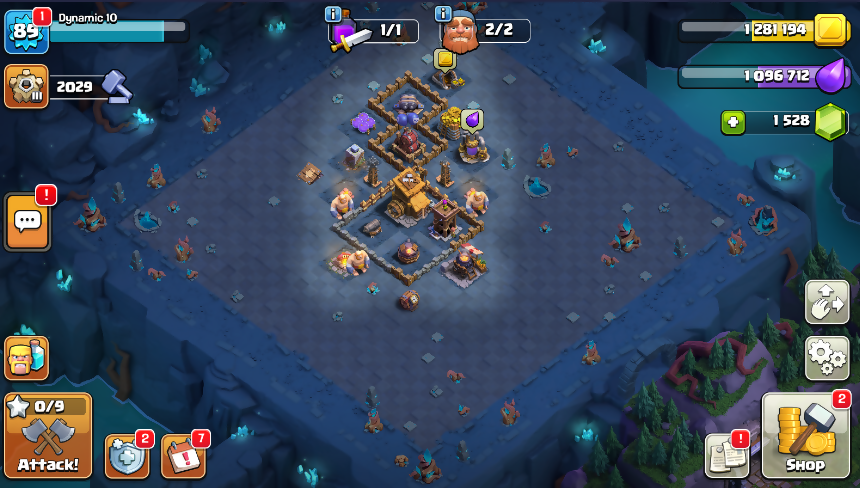Show the Master Builder availability info

pos(443,14)
